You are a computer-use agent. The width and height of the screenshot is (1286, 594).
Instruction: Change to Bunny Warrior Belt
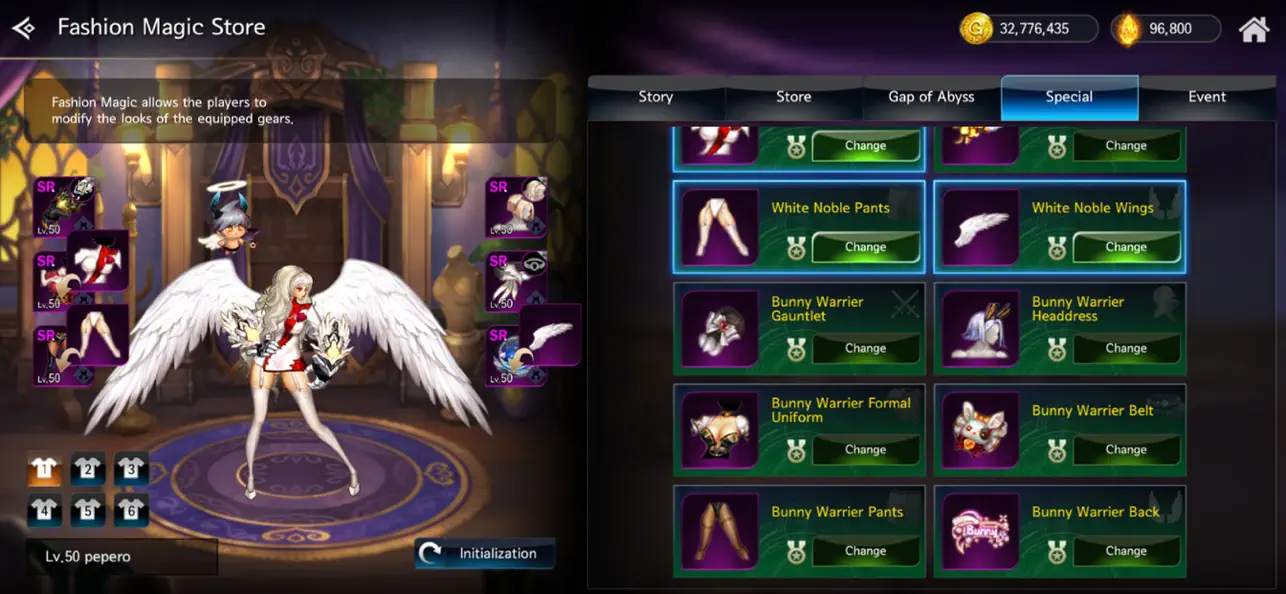[x=1126, y=449]
